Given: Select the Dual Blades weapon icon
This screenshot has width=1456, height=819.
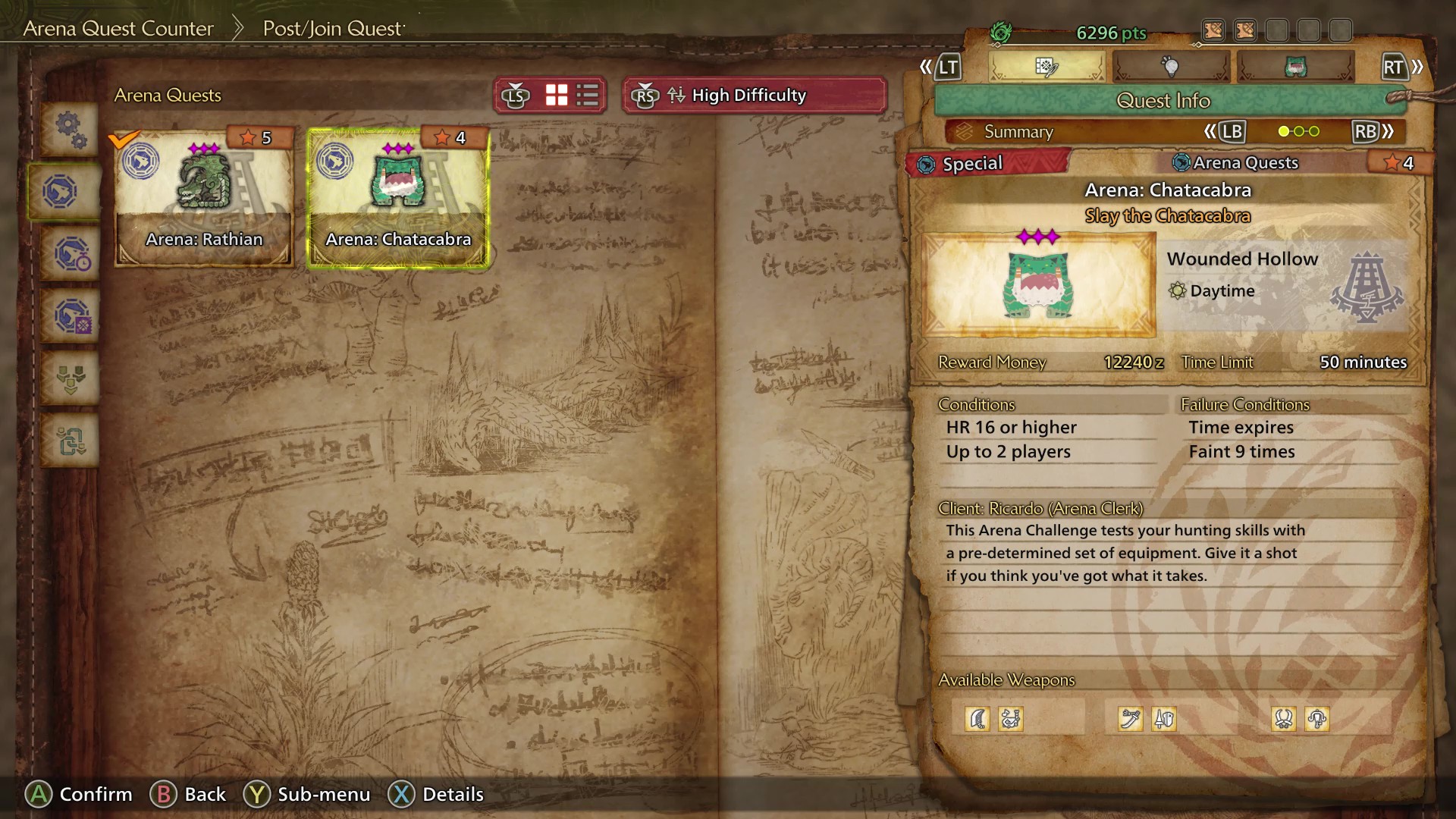Looking at the screenshot, I should click(1282, 719).
